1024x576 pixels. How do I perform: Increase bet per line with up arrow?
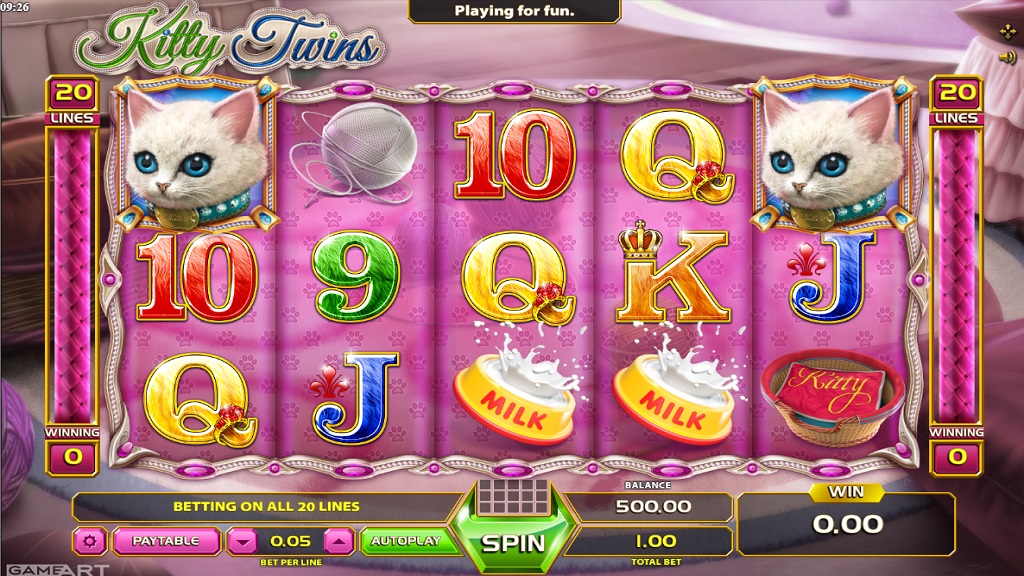(x=340, y=541)
